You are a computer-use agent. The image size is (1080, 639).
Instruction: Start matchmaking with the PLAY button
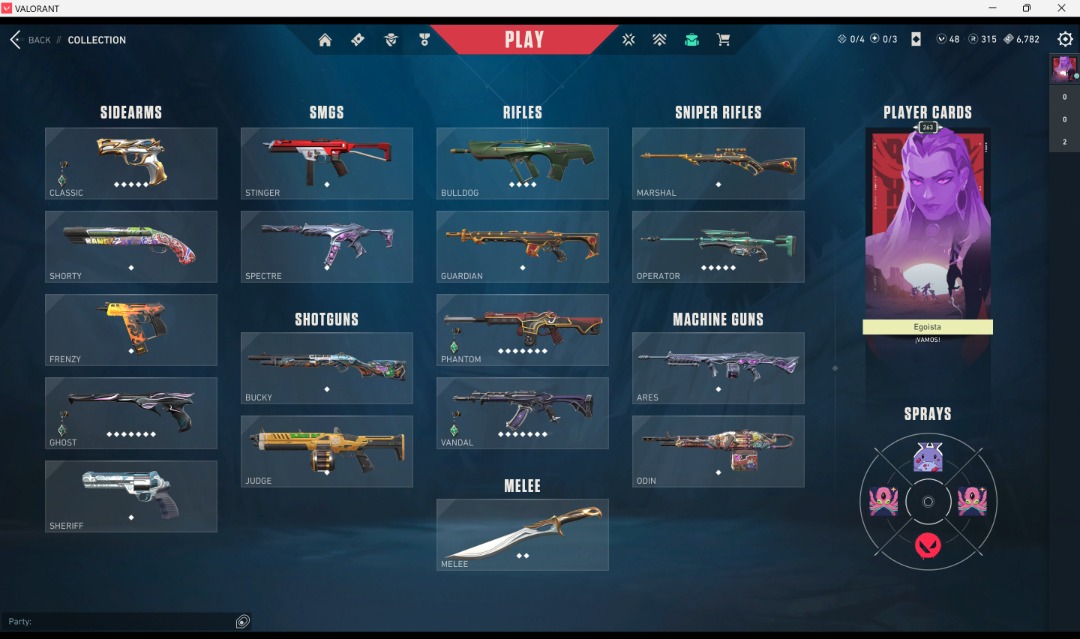click(524, 40)
